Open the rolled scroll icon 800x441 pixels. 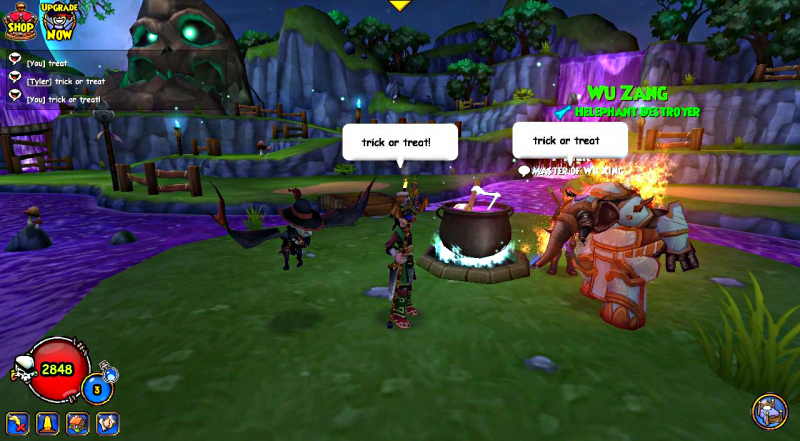pos(107,423)
